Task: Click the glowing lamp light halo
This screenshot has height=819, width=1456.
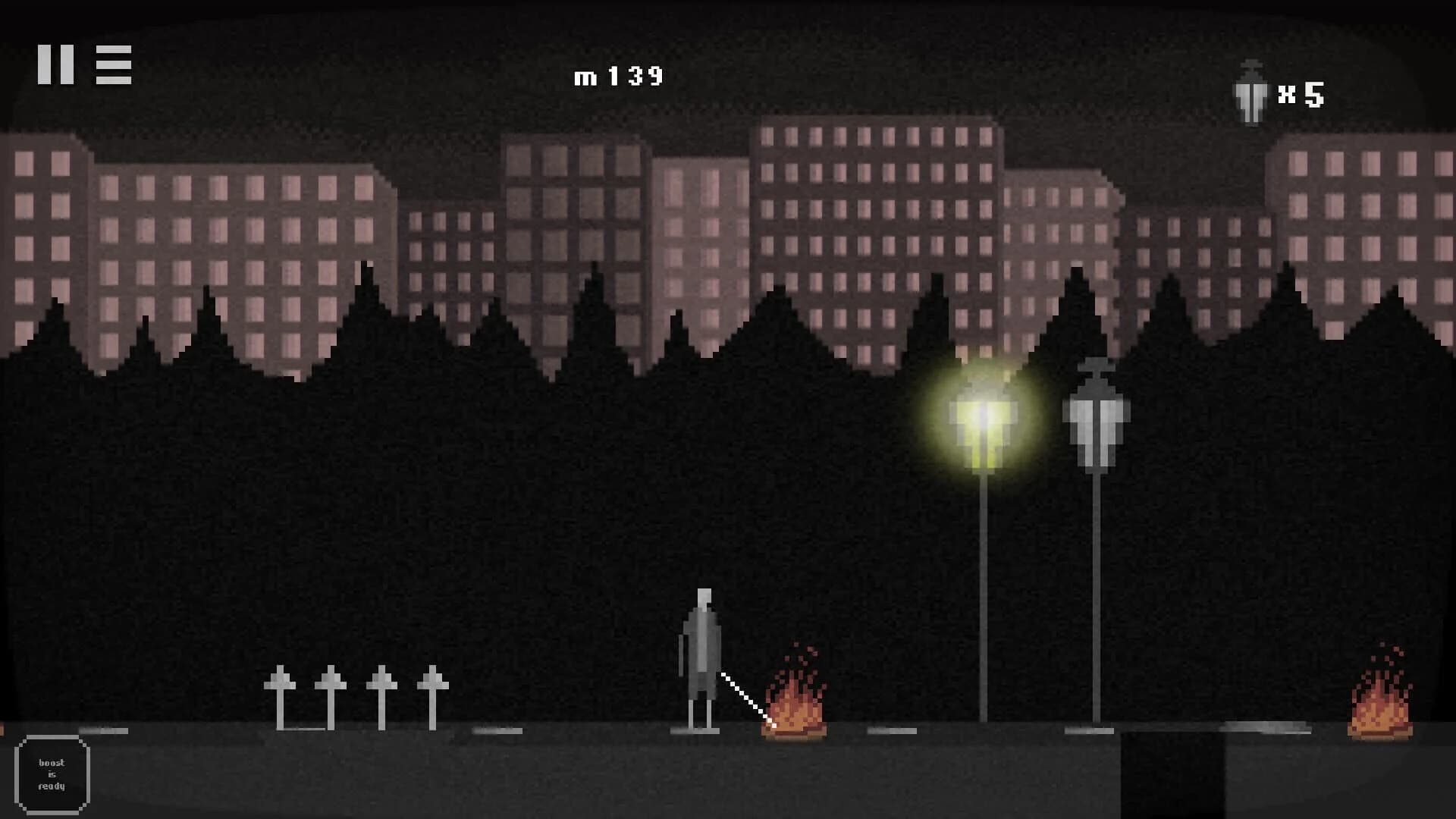Action: click(x=982, y=421)
